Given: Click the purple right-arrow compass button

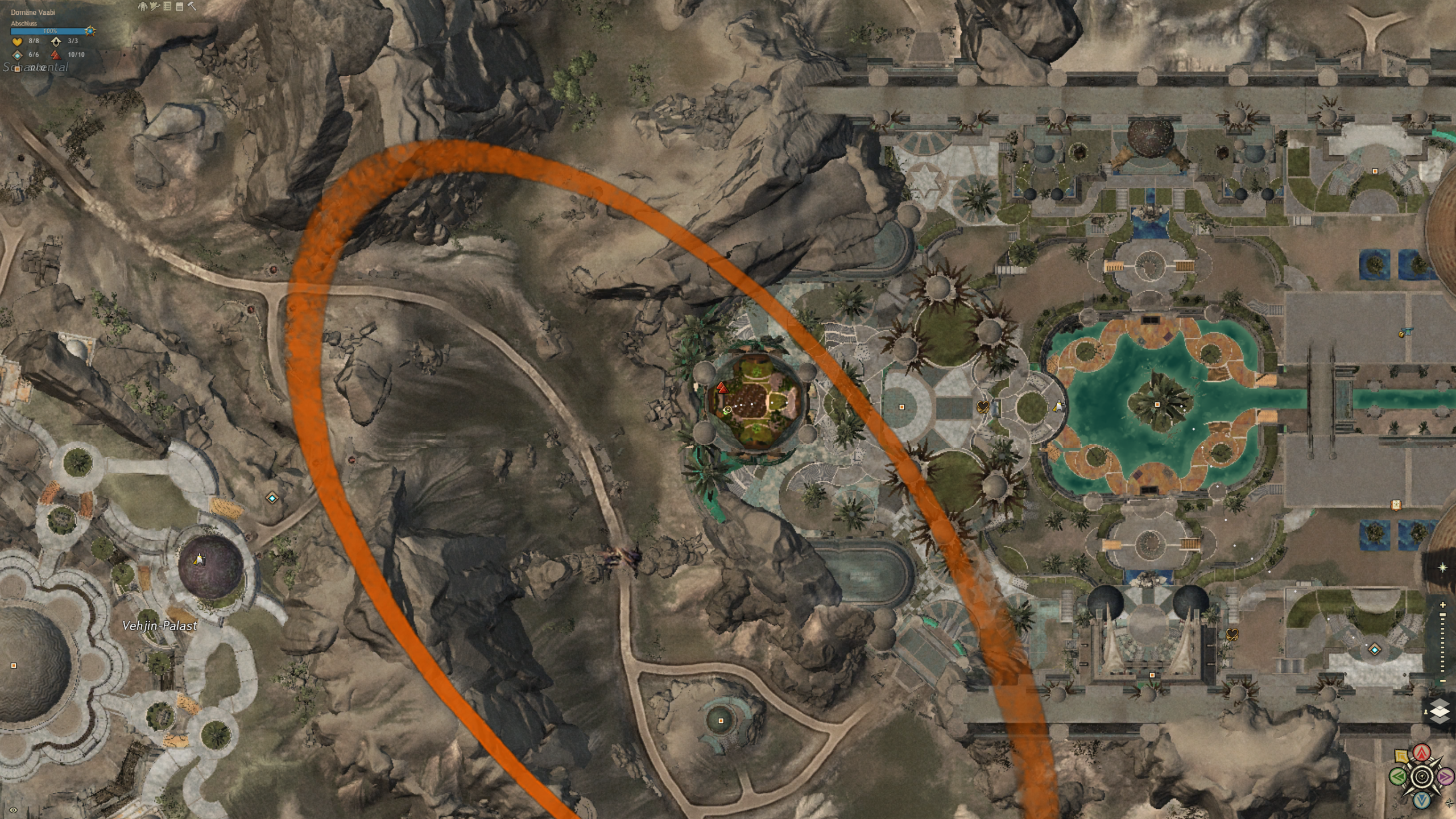Looking at the screenshot, I should coord(1445,776).
